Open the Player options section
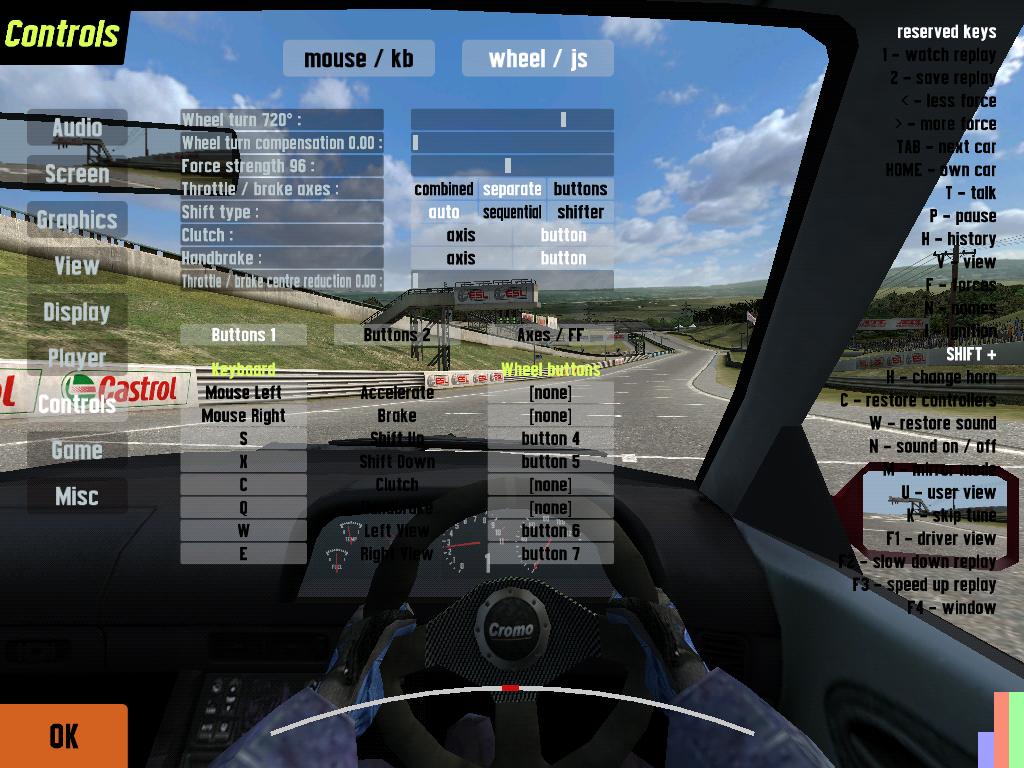 click(x=77, y=358)
